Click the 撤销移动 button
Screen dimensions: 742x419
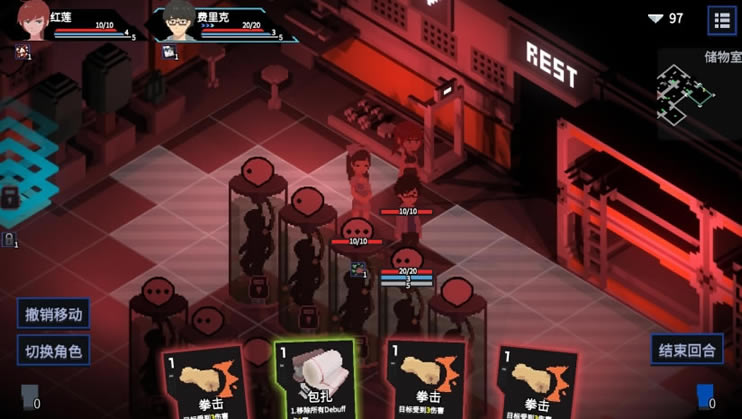click(53, 314)
